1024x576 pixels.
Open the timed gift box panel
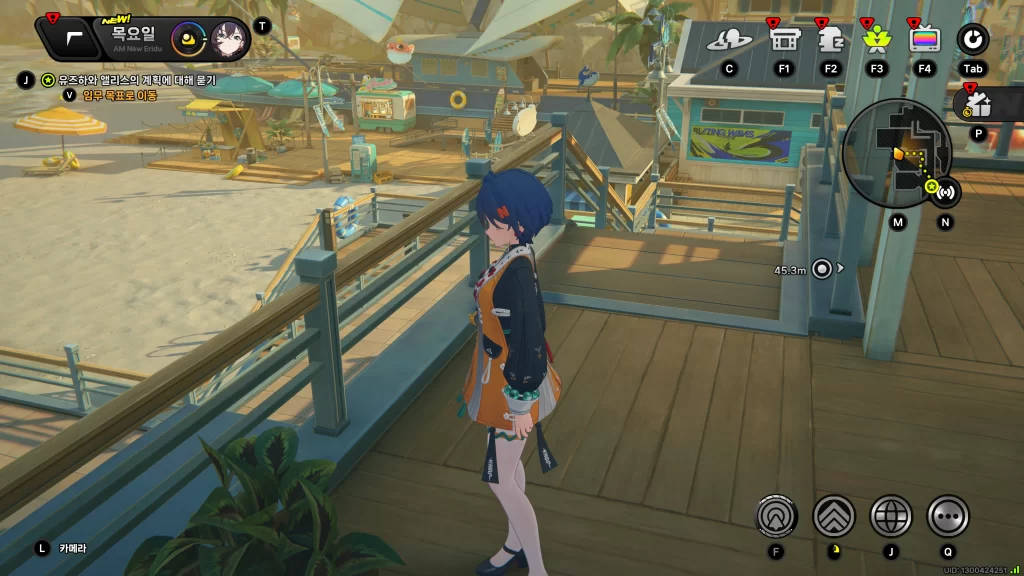(977, 105)
